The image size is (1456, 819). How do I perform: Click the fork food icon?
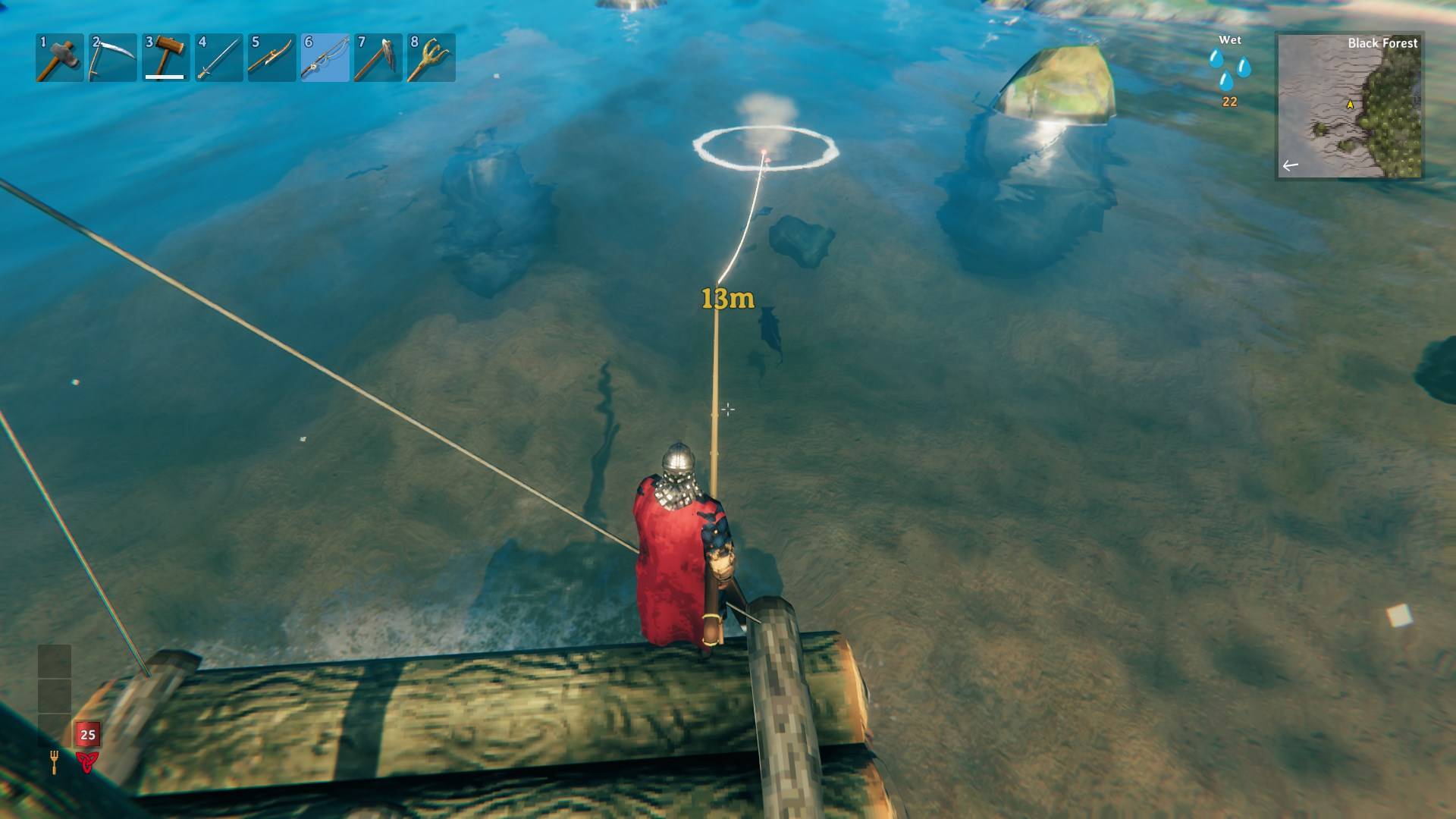(x=55, y=761)
